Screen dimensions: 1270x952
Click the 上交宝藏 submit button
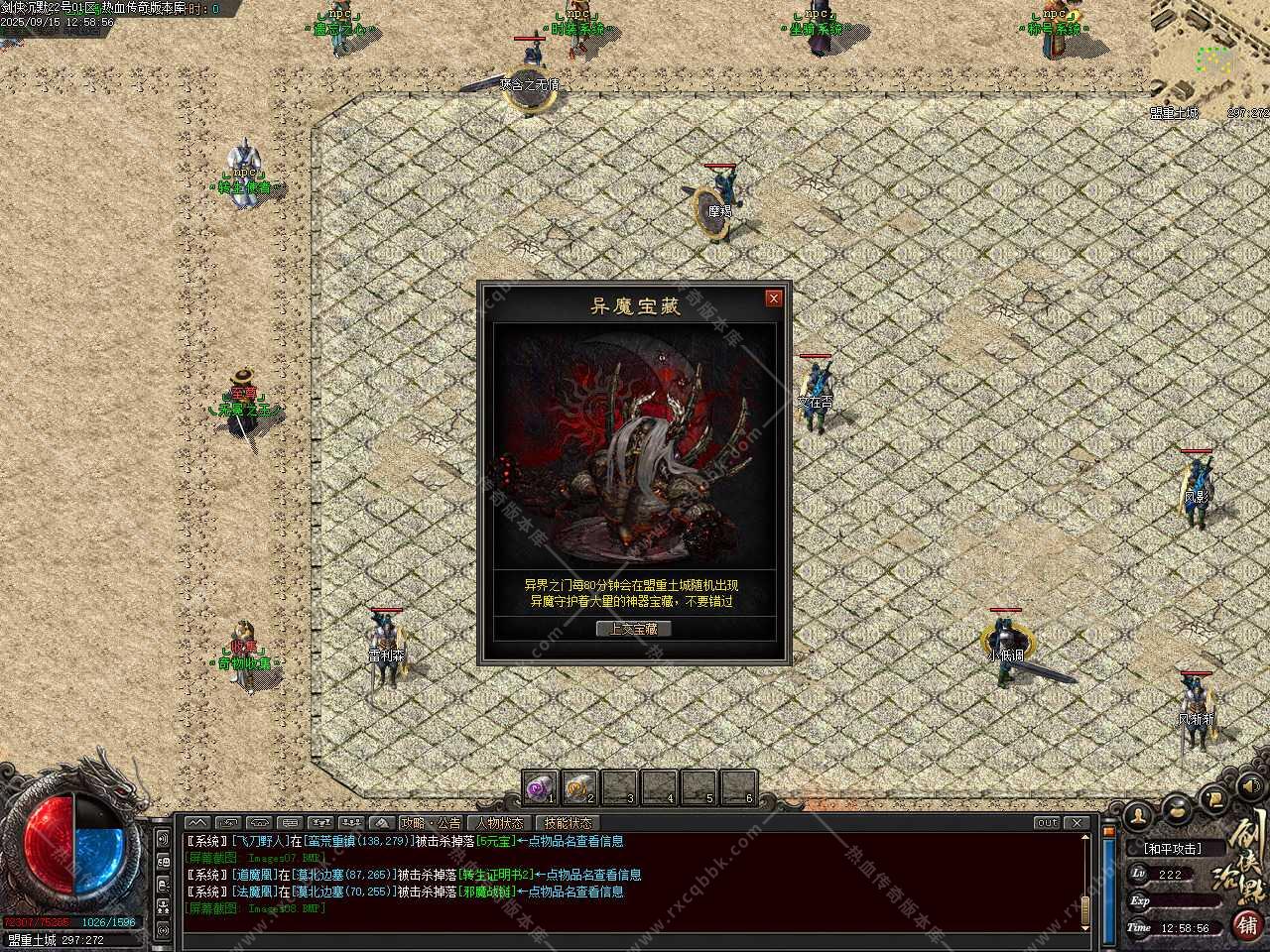pyautogui.click(x=633, y=629)
